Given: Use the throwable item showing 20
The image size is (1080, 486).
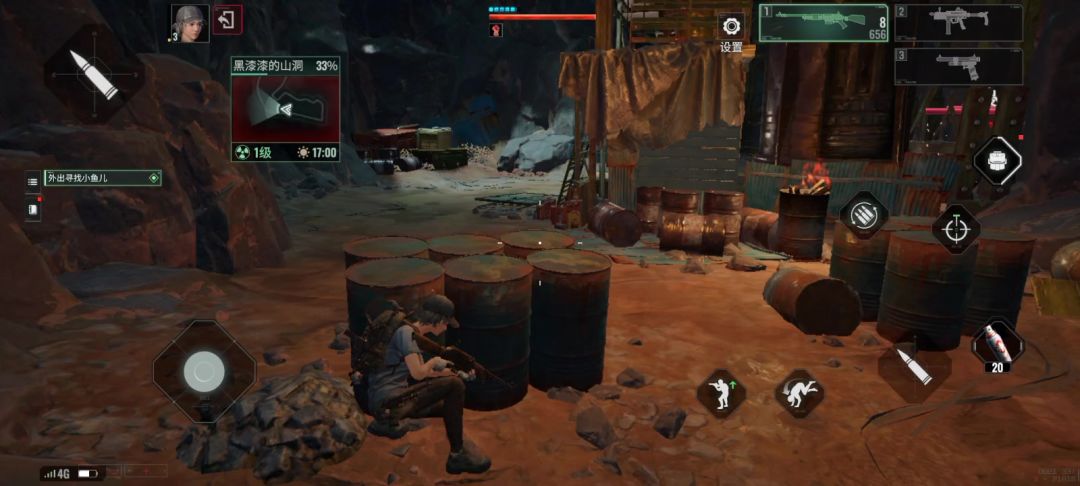Looking at the screenshot, I should pos(996,343).
